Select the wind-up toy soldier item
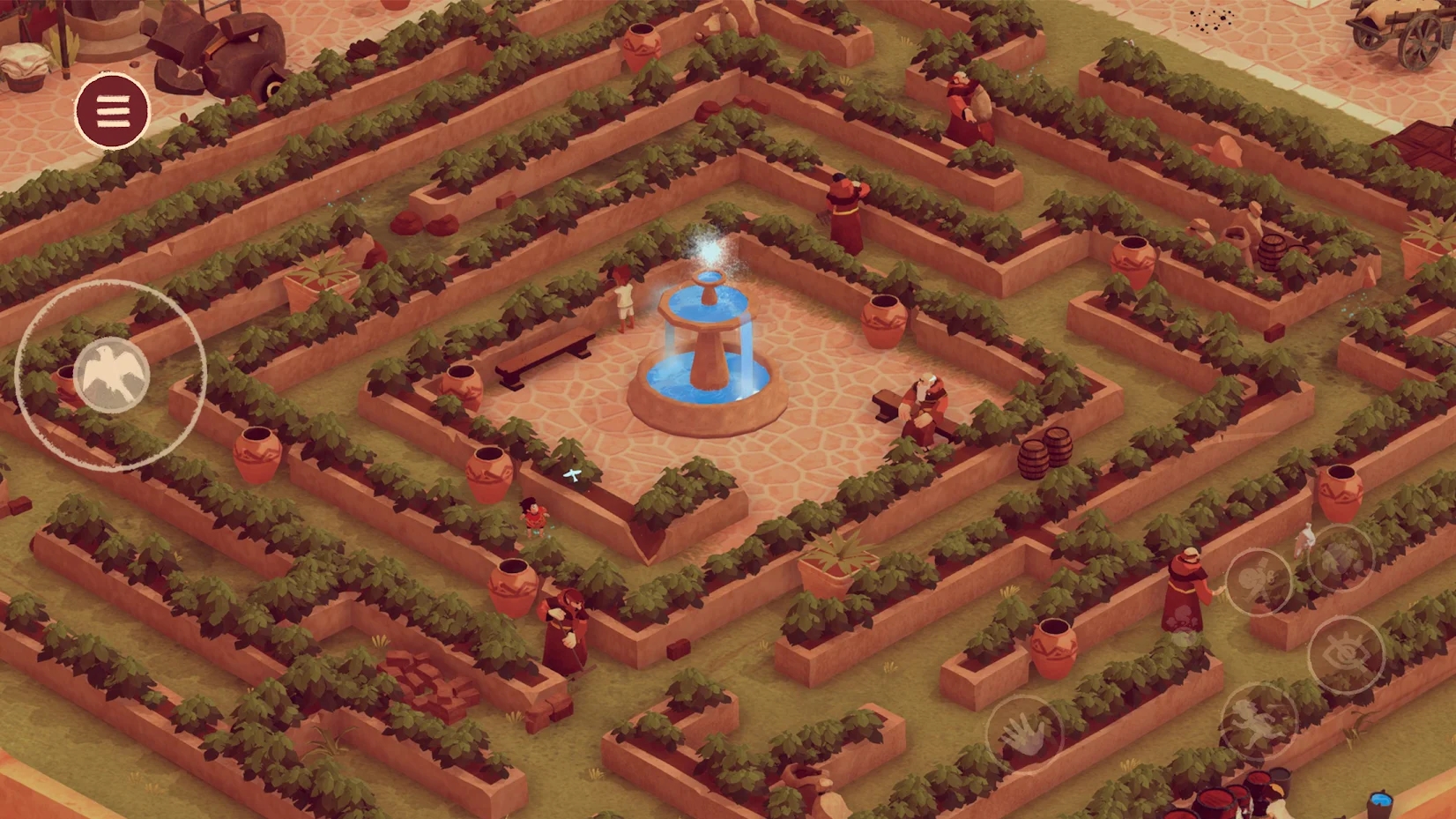1456x819 pixels. 1259,580
